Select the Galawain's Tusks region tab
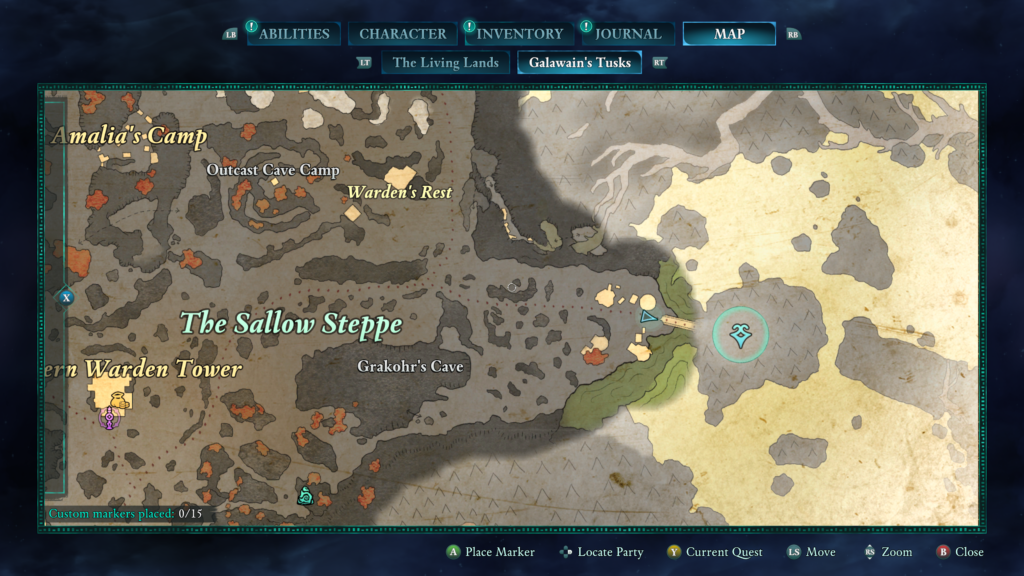Screen dimensions: 1024x576 click(x=580, y=63)
